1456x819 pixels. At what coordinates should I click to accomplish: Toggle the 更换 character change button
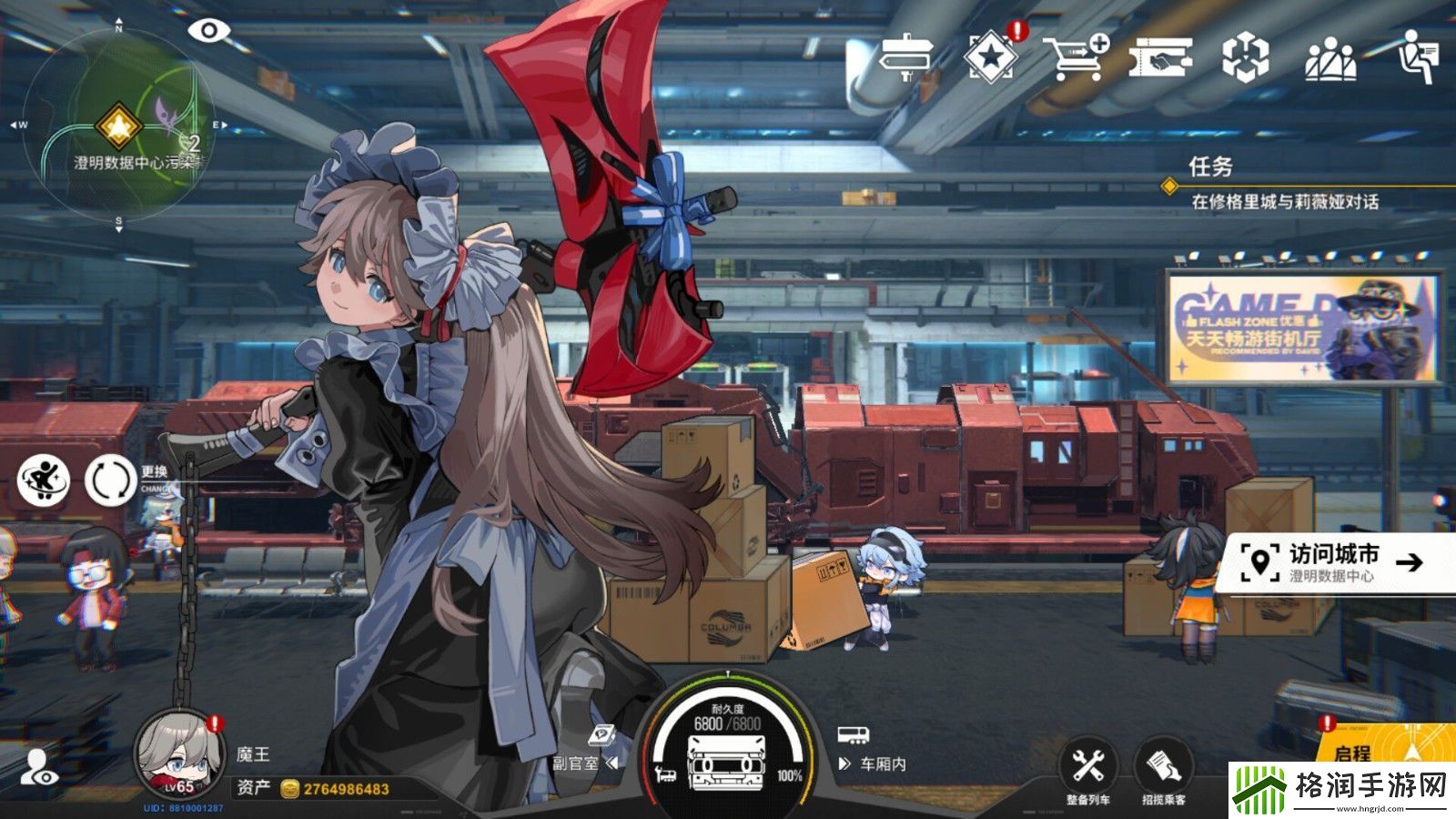click(109, 480)
